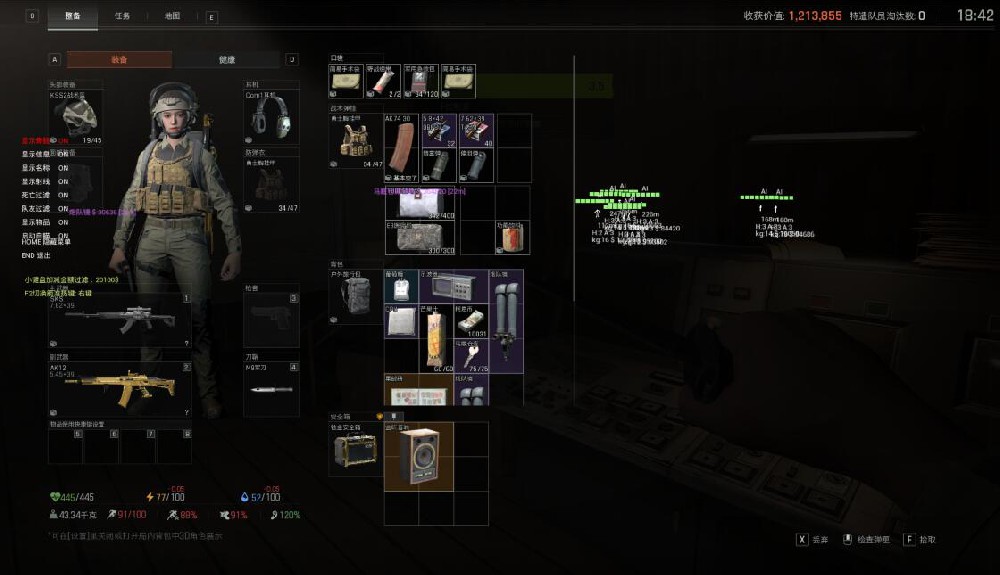Screen dimensions: 1000x575
Task: Pick the tactical chest rig slot
Action: click(x=356, y=140)
